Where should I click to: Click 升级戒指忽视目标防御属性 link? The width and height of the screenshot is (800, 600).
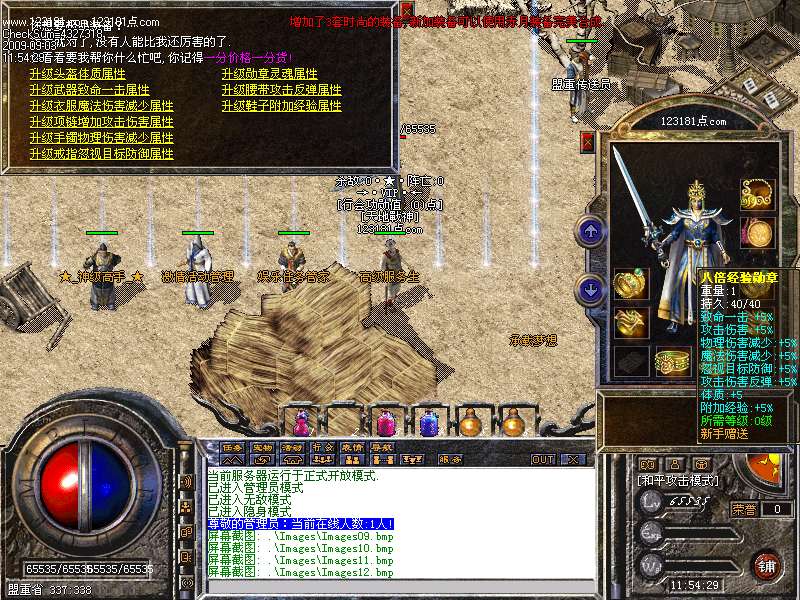point(101,154)
